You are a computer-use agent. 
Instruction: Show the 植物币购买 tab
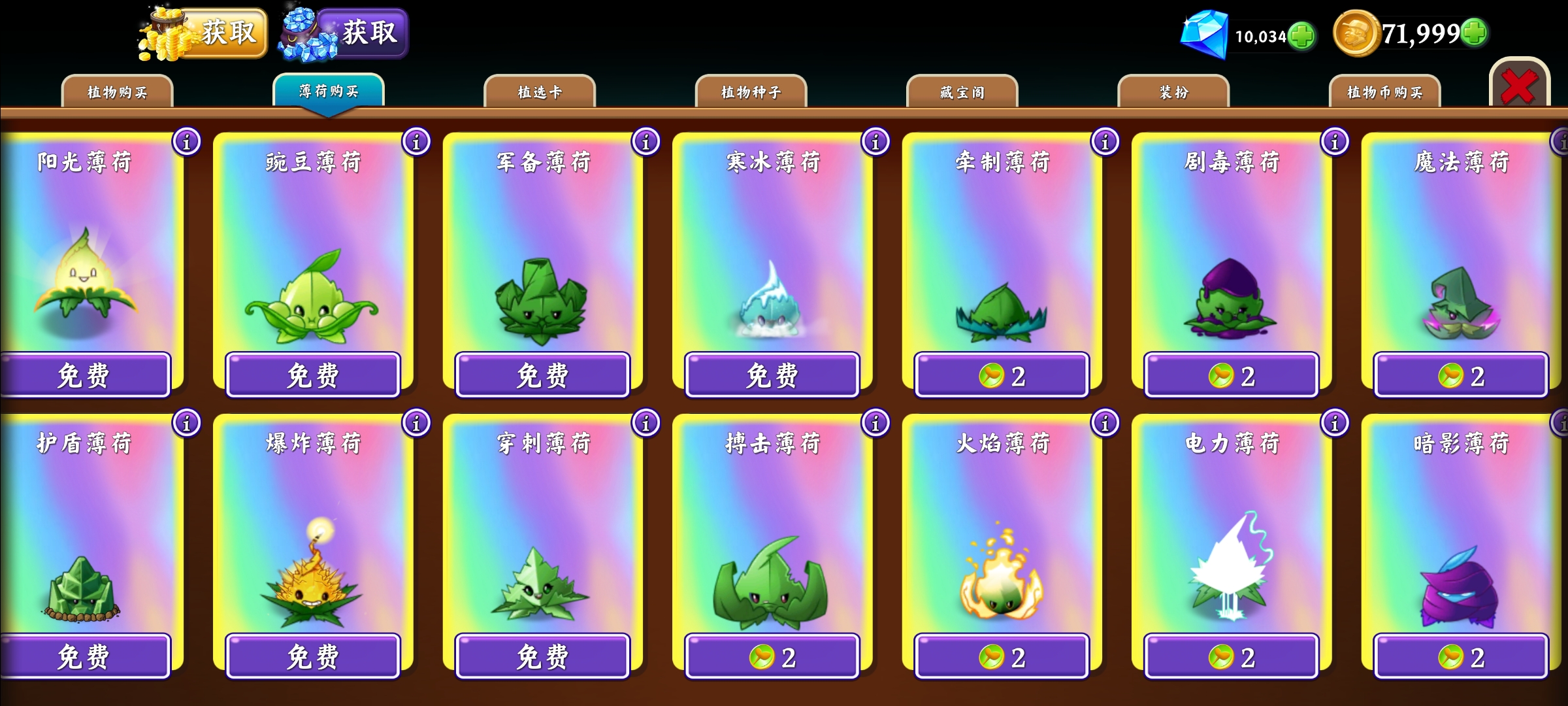click(x=1384, y=92)
